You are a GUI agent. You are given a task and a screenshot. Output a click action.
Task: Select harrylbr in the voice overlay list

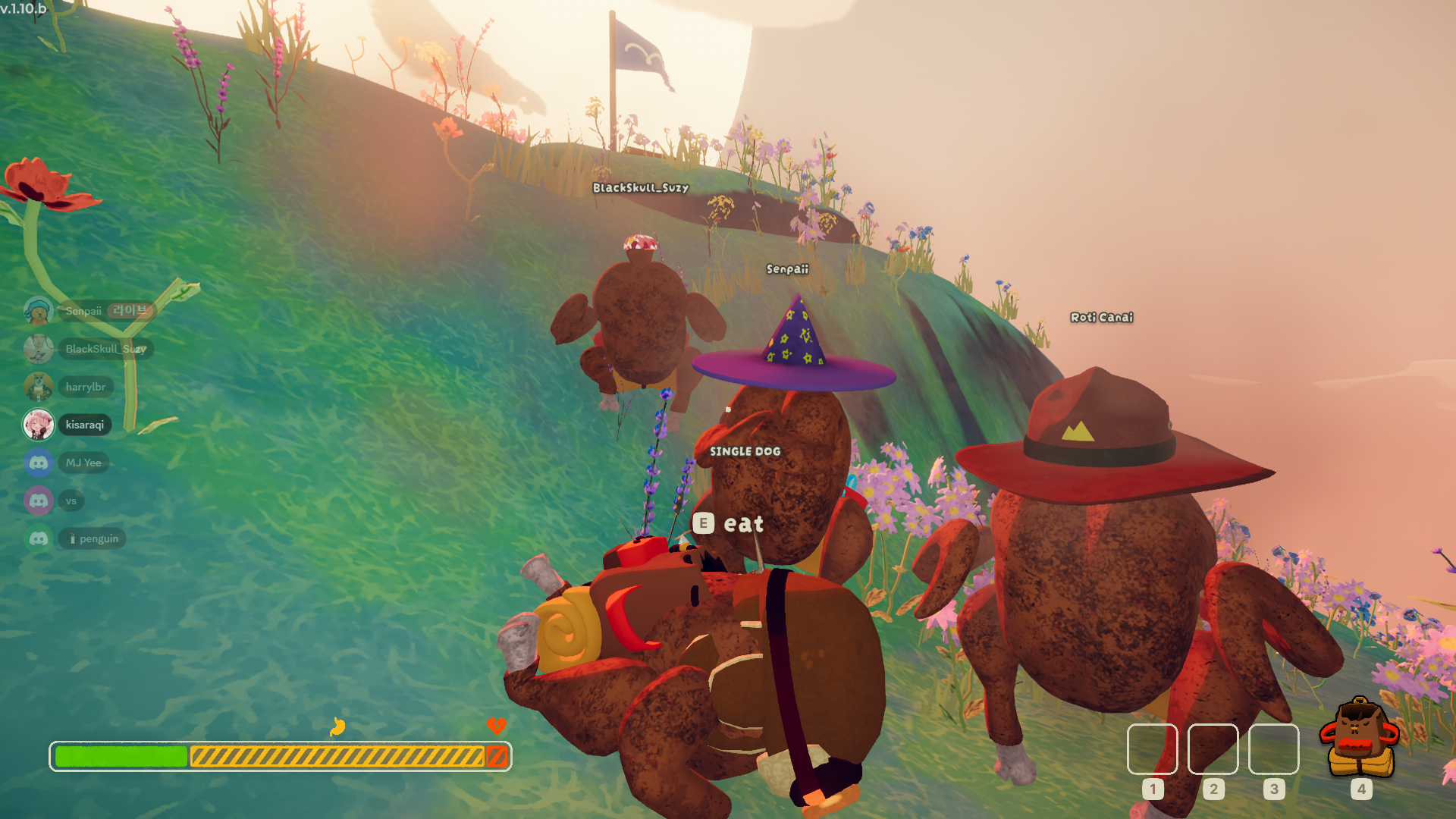tap(85, 387)
